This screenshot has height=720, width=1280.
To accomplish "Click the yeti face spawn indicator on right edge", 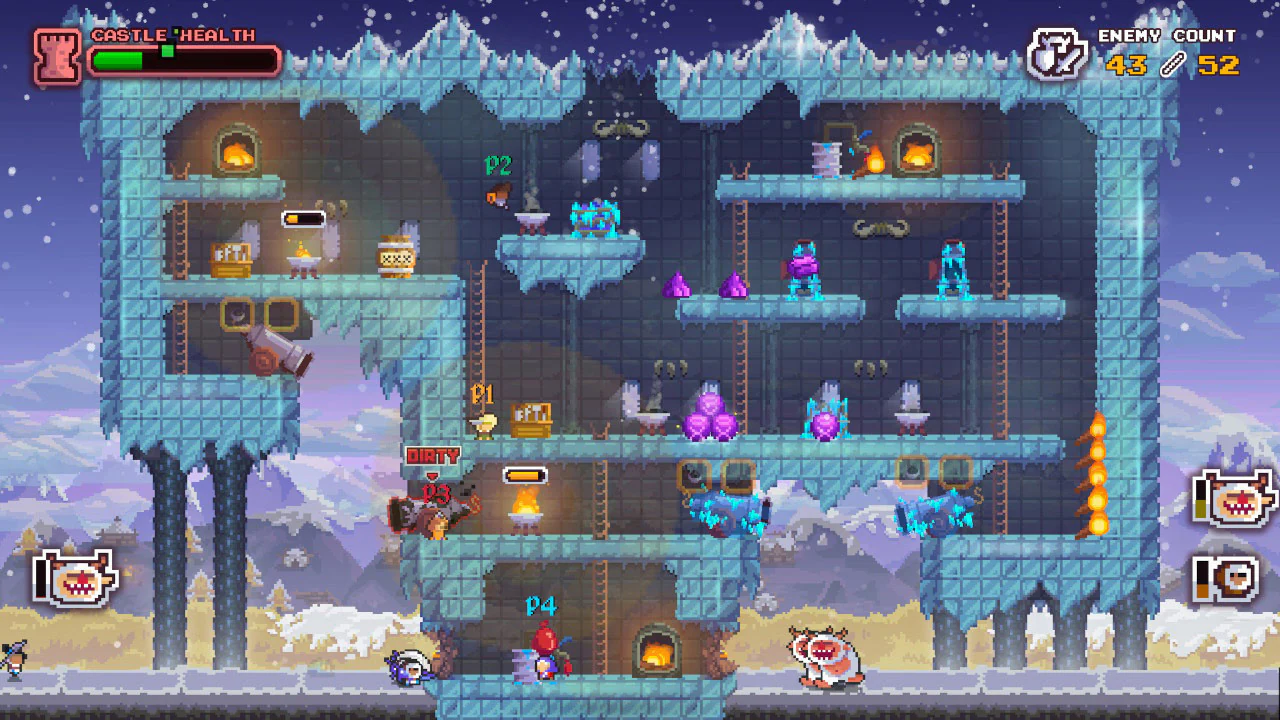I will coord(1240,500).
